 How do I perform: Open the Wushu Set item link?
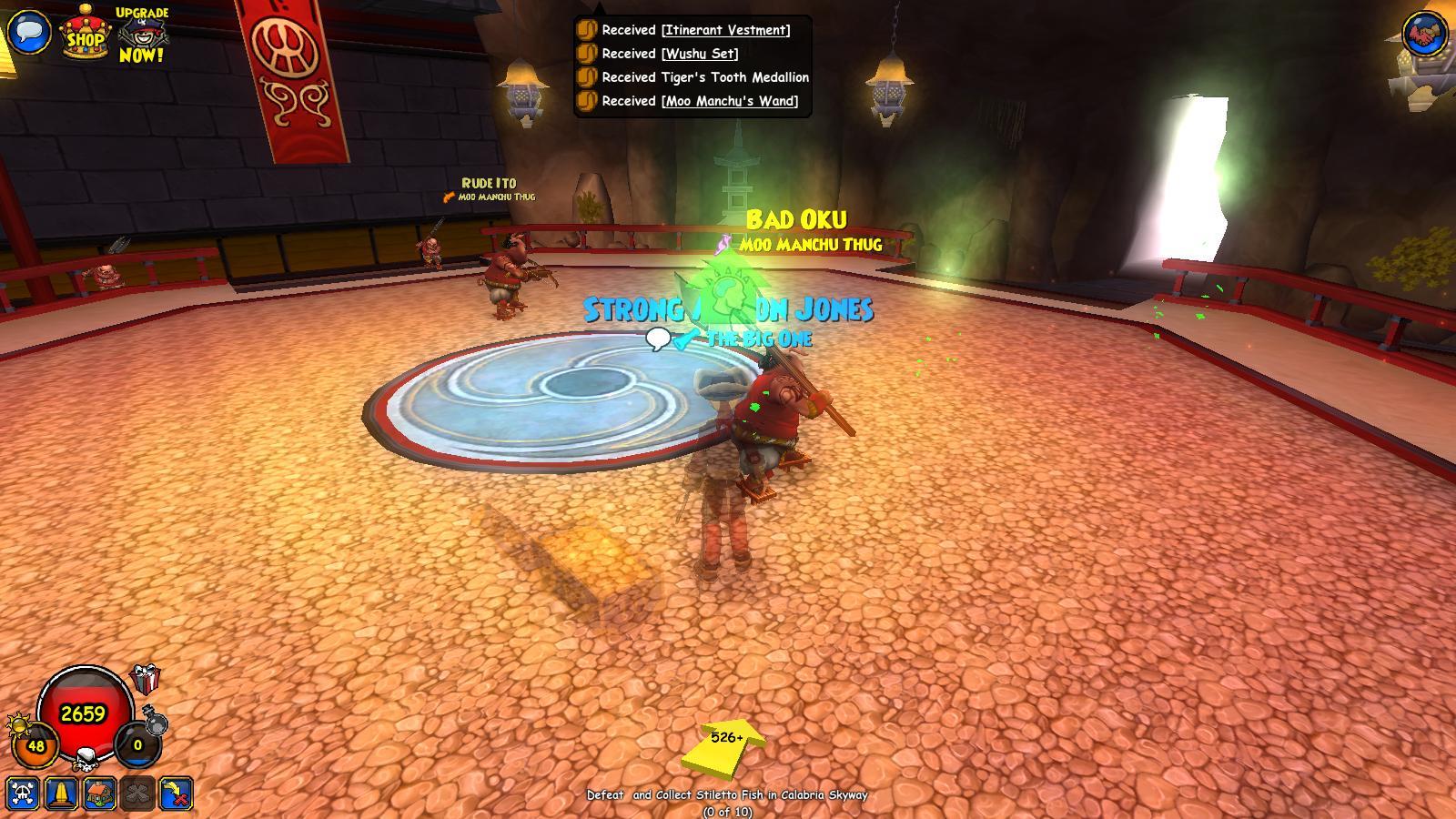click(x=700, y=54)
